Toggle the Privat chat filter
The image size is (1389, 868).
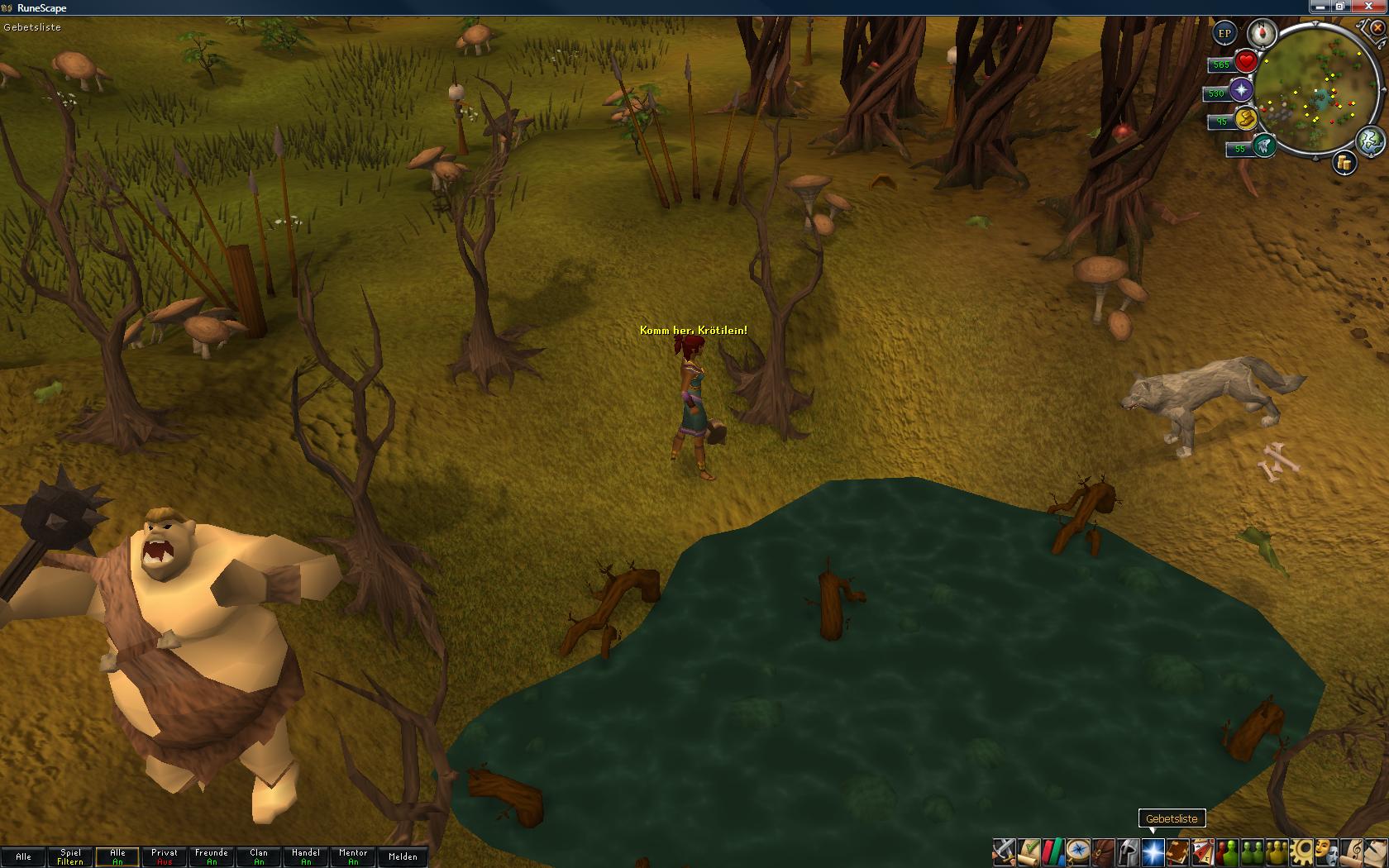point(165,856)
